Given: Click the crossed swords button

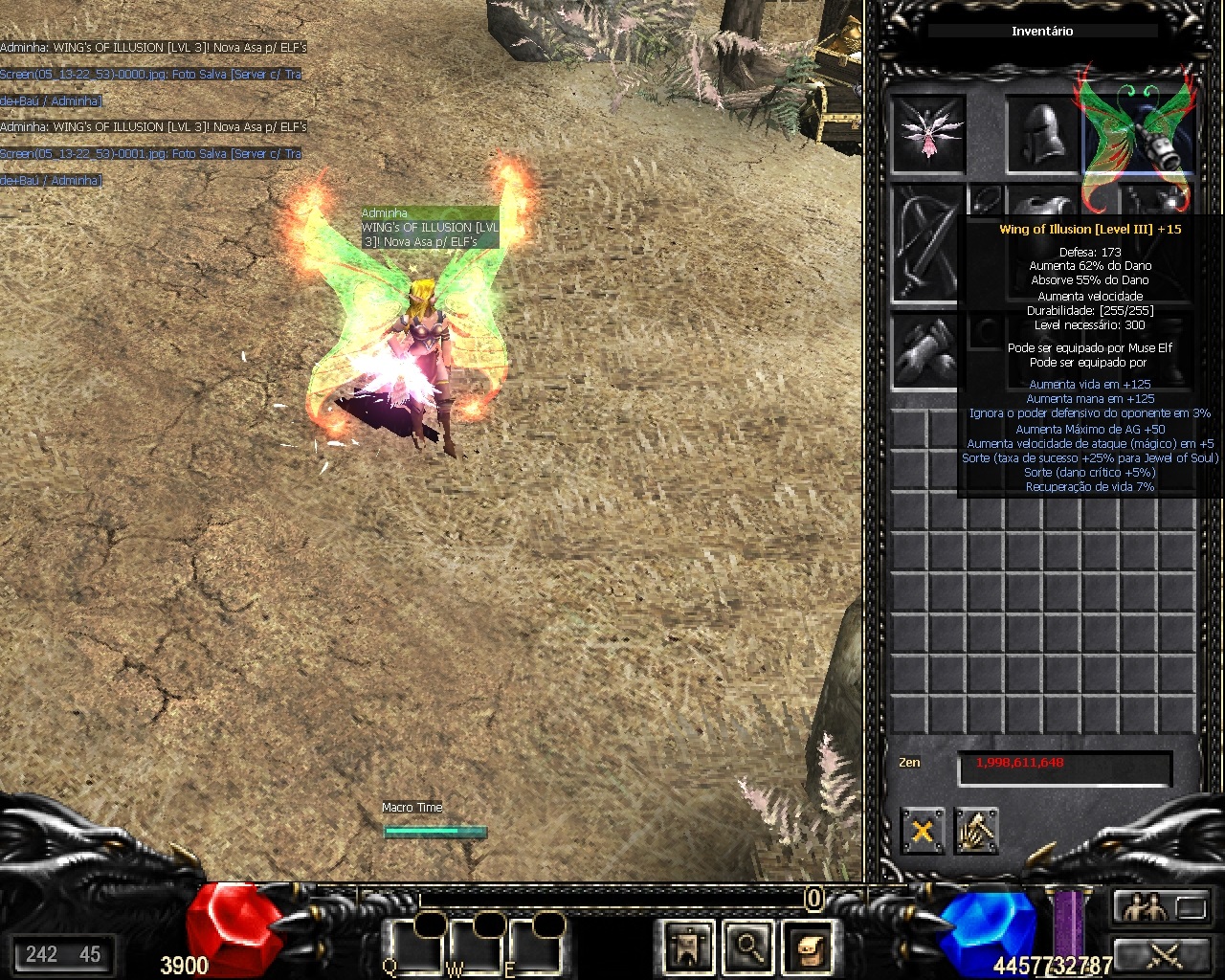Looking at the screenshot, I should click(x=1160, y=953).
